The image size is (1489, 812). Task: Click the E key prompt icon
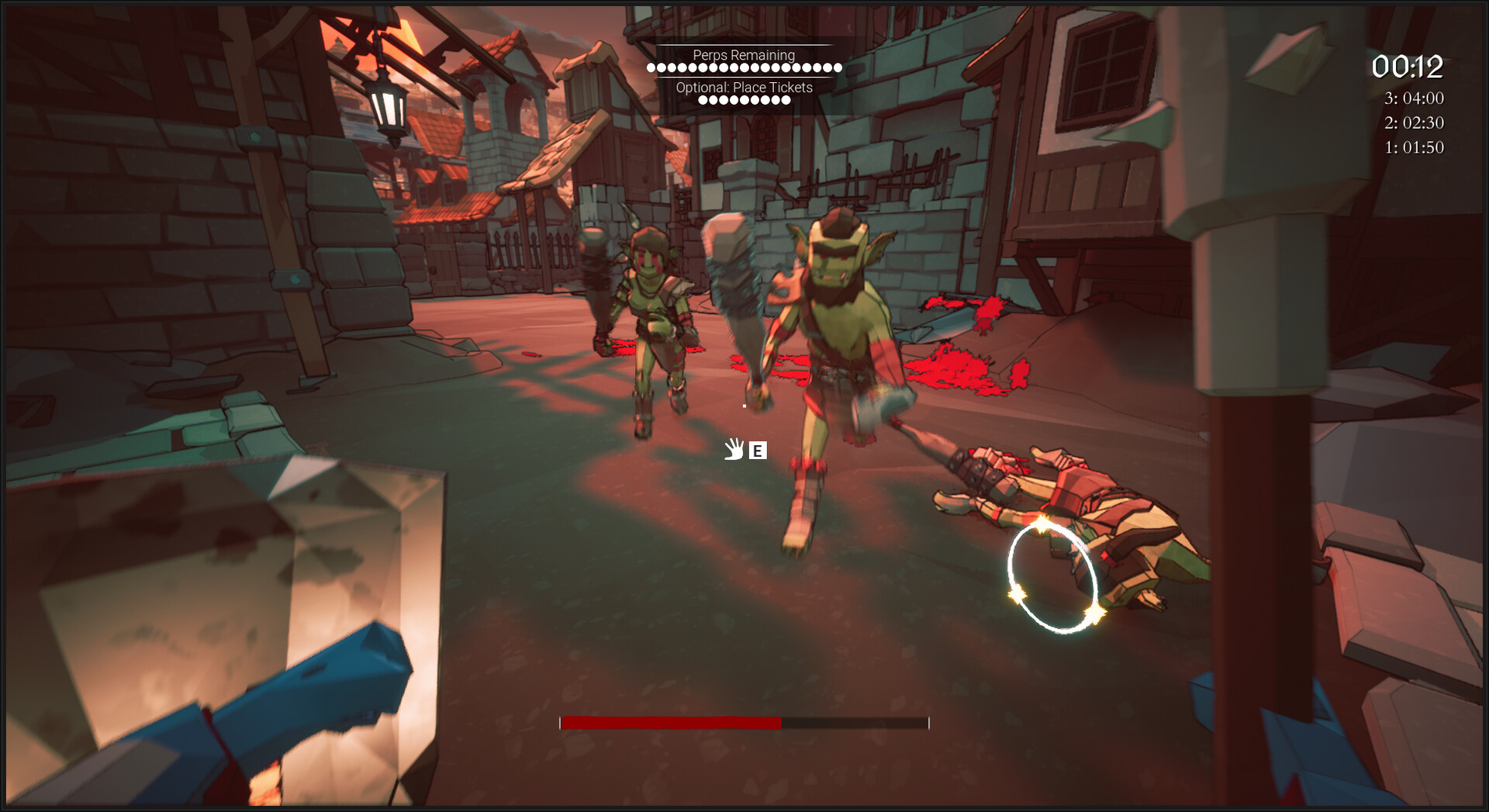click(x=757, y=451)
